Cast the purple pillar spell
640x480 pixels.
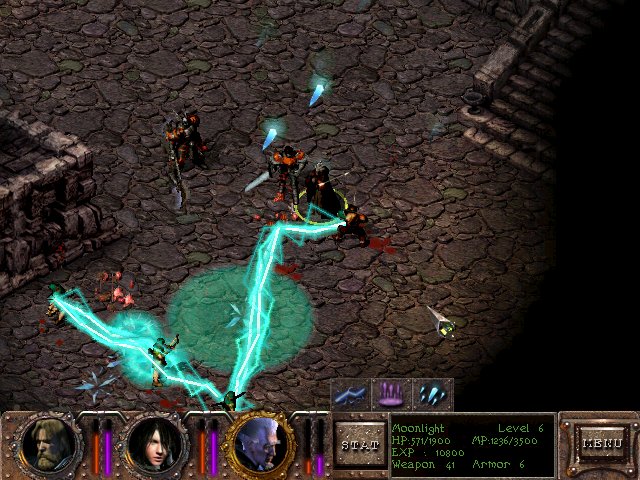click(391, 394)
